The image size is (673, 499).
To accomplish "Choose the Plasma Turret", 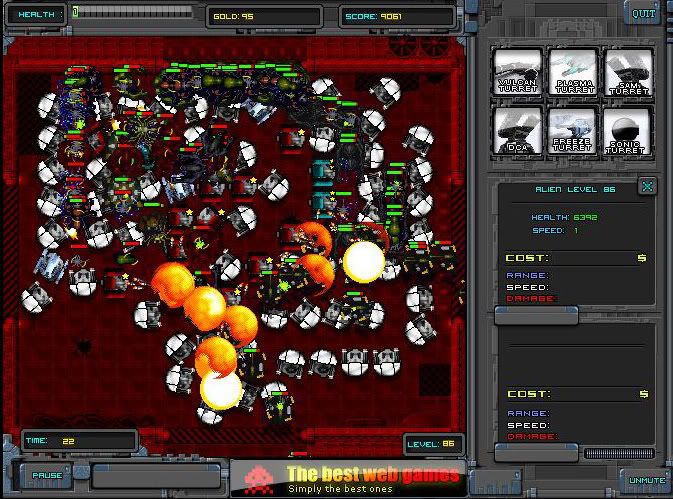I will (x=574, y=73).
